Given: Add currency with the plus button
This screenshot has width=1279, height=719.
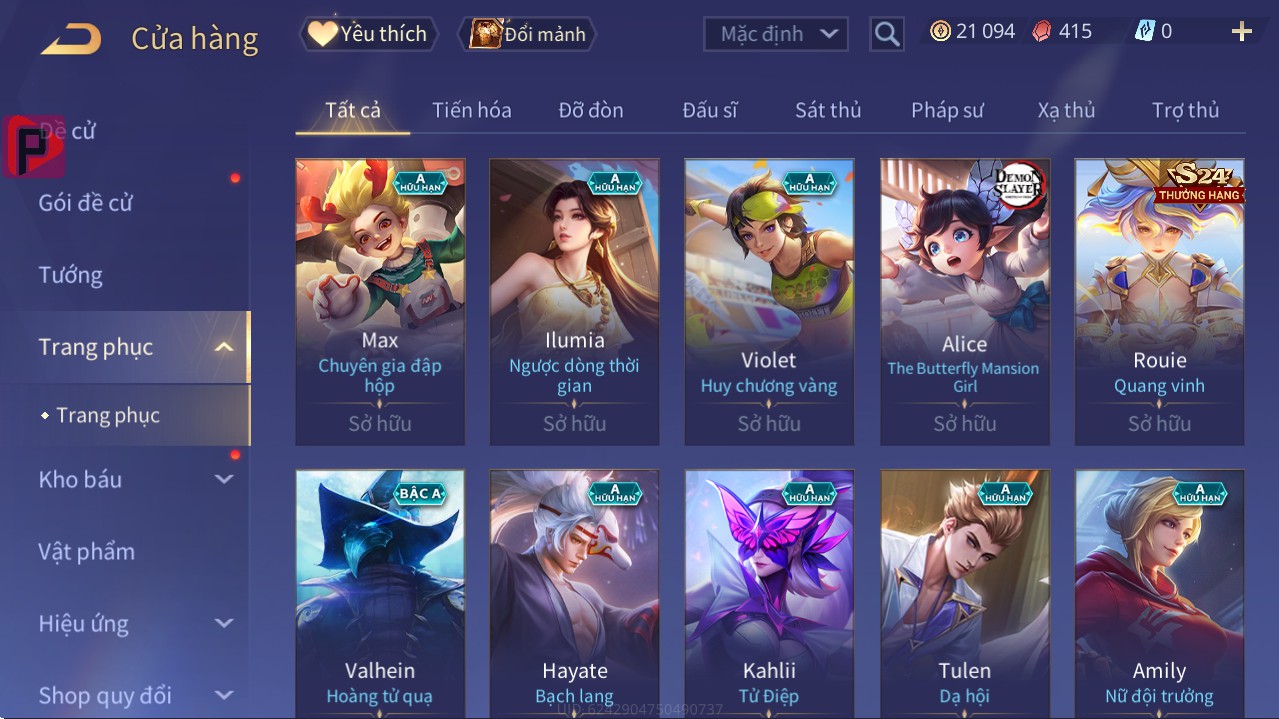Looking at the screenshot, I should (x=1241, y=32).
